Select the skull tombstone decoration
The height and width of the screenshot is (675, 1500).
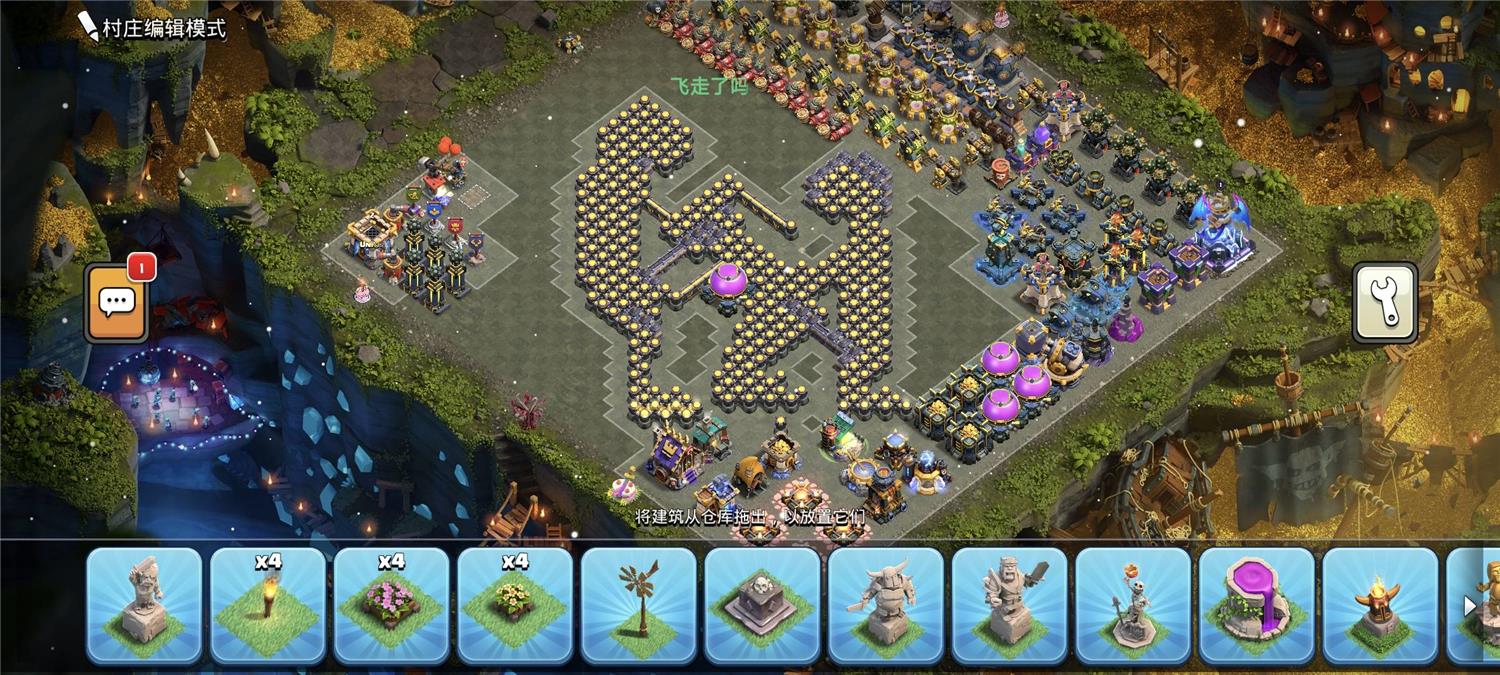(x=762, y=605)
